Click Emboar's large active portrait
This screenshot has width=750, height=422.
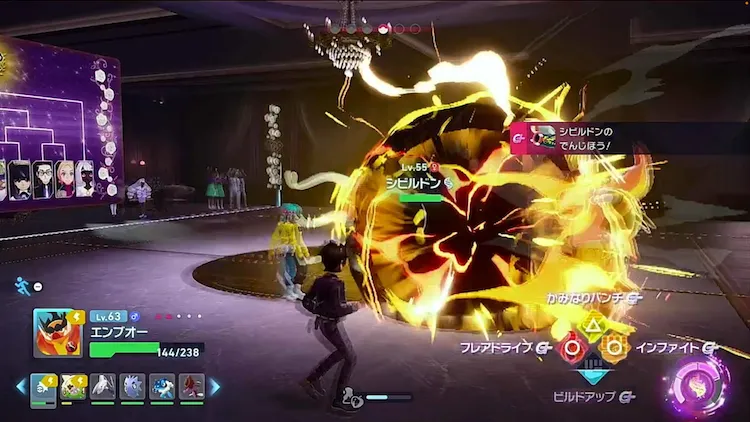pyautogui.click(x=57, y=333)
